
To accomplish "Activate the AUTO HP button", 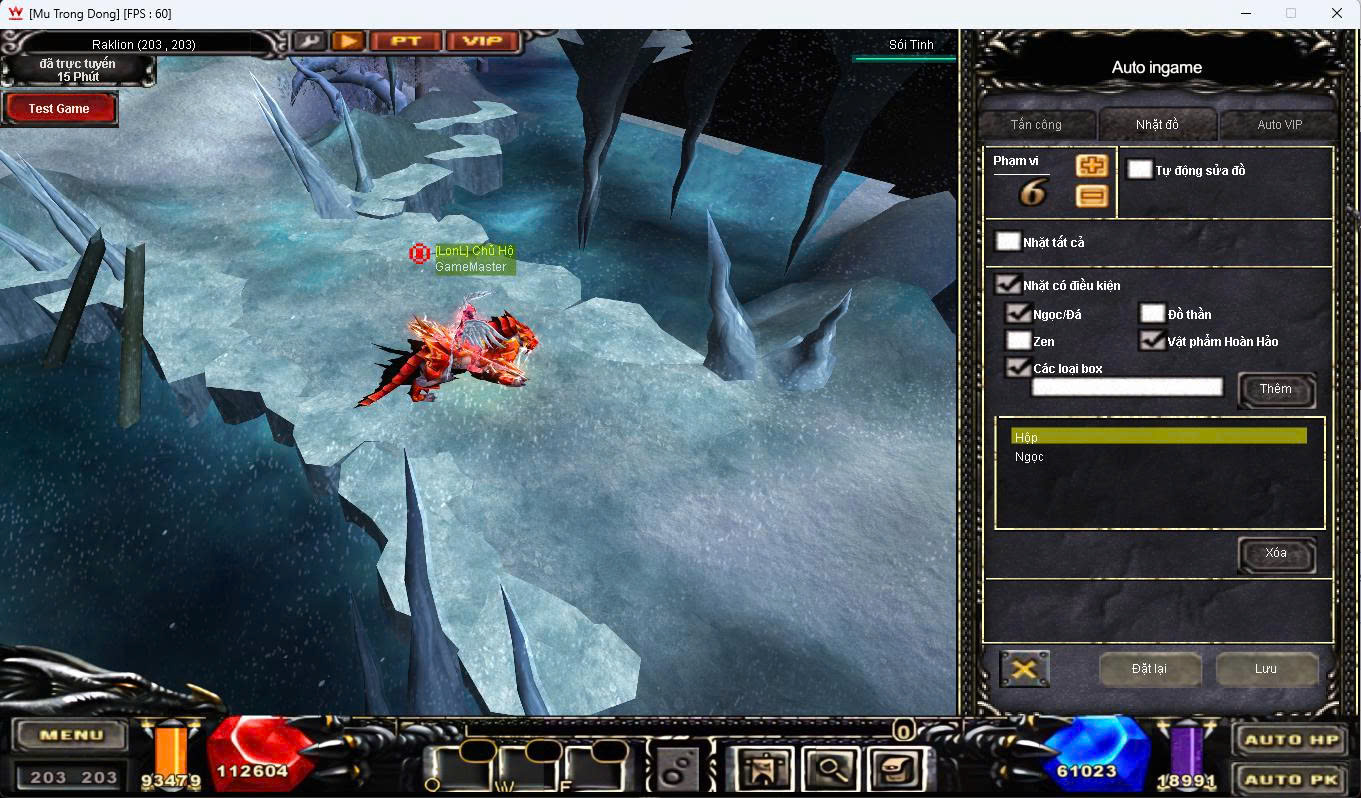I will coord(1290,740).
